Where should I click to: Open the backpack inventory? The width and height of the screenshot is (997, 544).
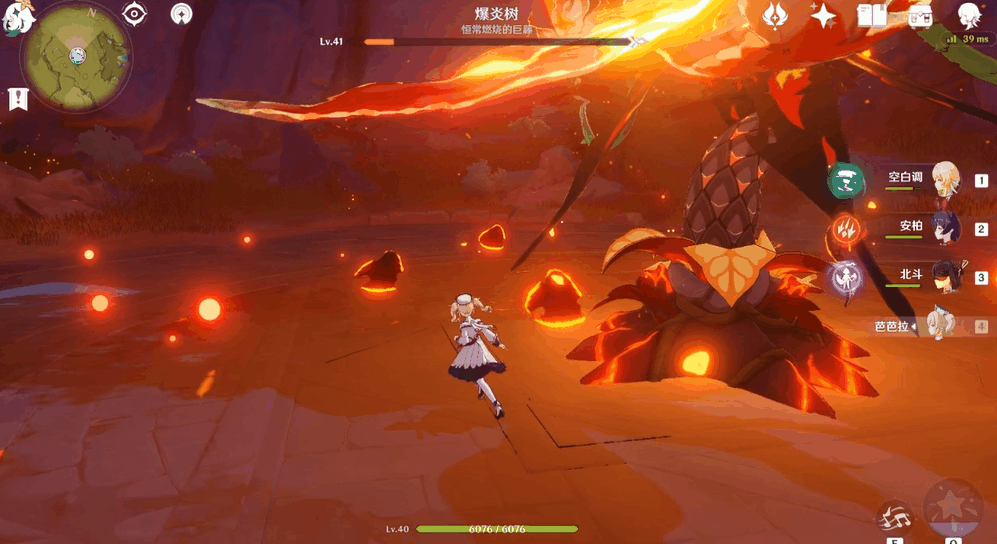[x=920, y=15]
